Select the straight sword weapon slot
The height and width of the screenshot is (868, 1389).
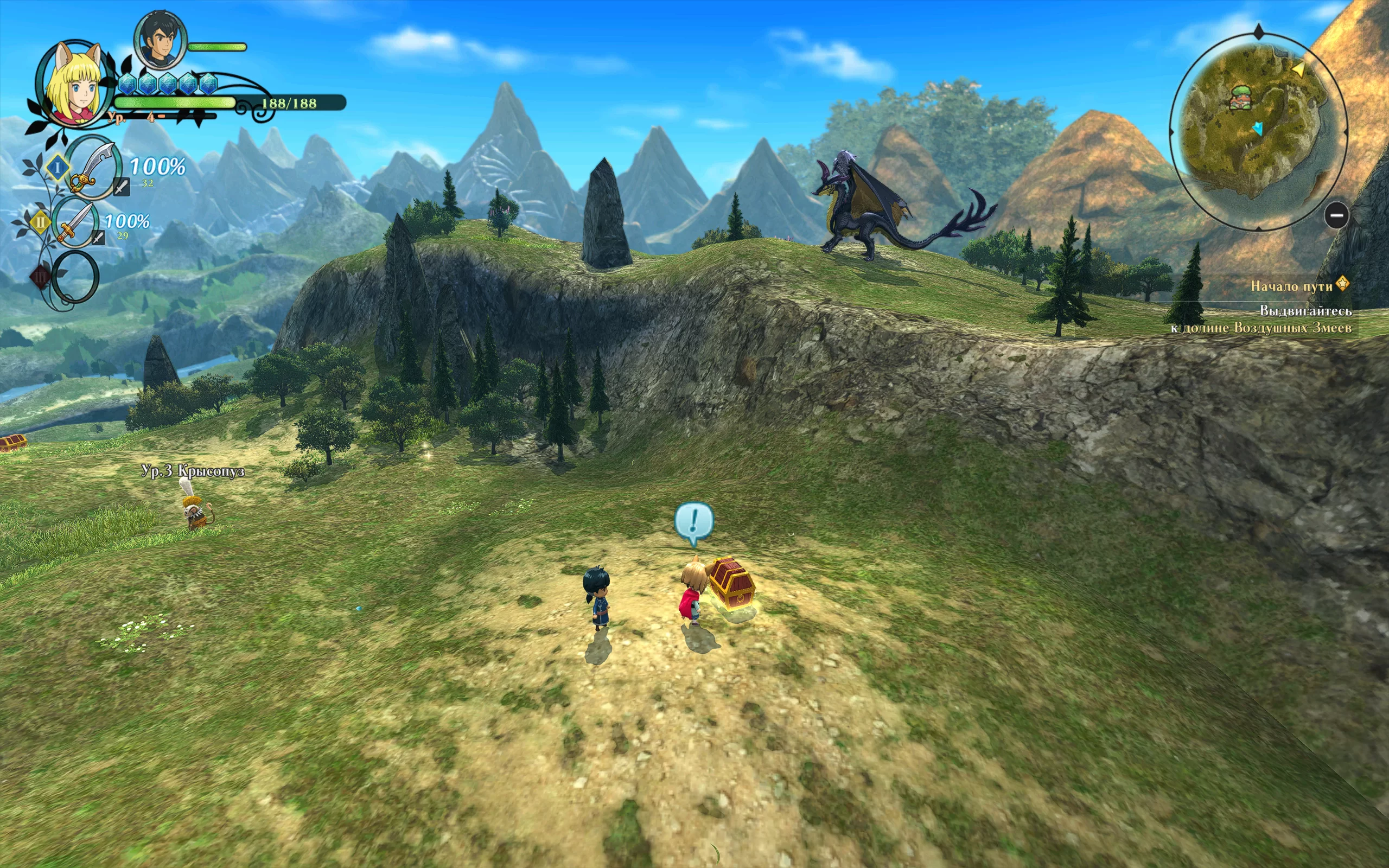(x=77, y=222)
